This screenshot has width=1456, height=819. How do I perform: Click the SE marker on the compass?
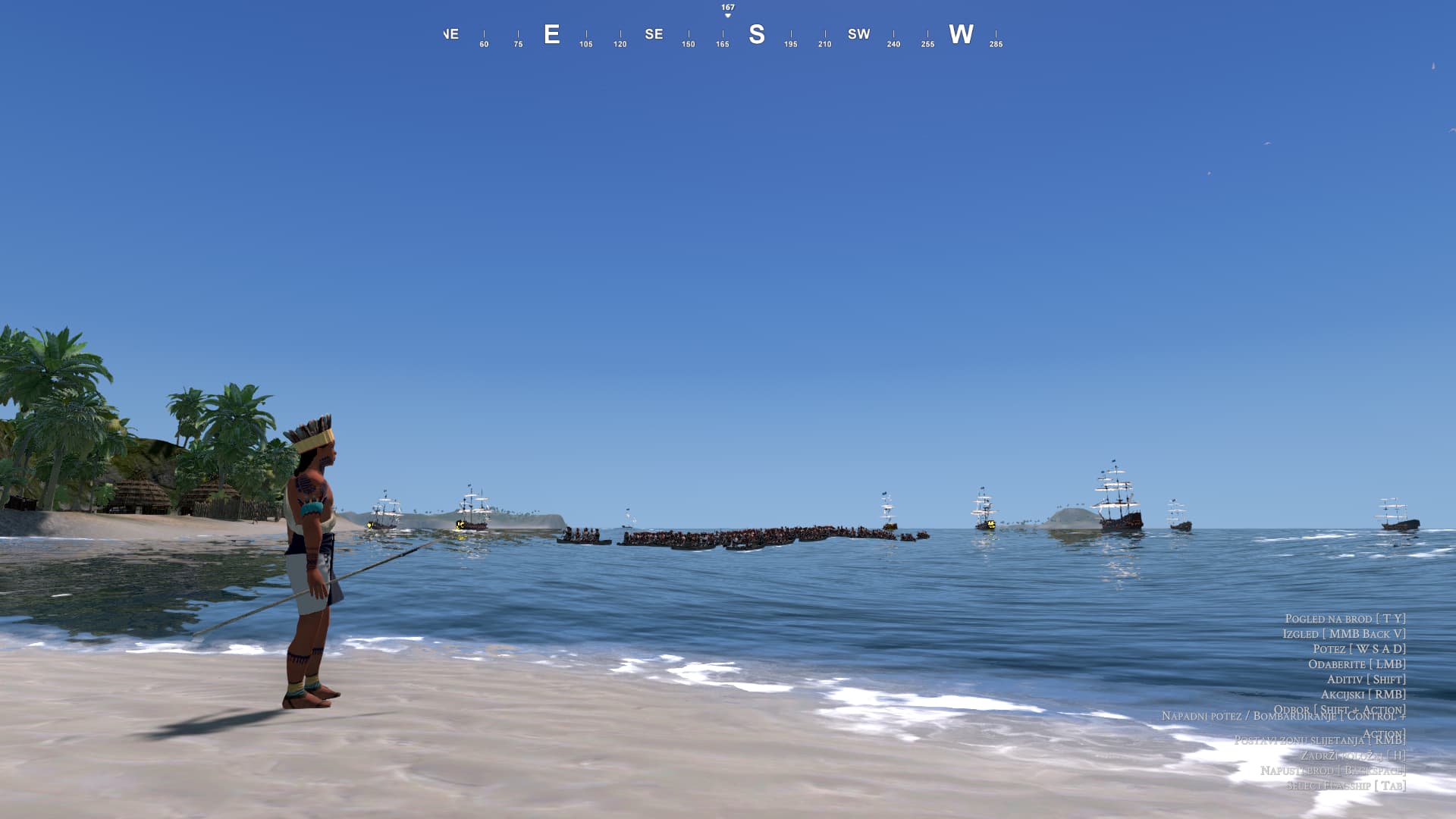click(x=653, y=33)
